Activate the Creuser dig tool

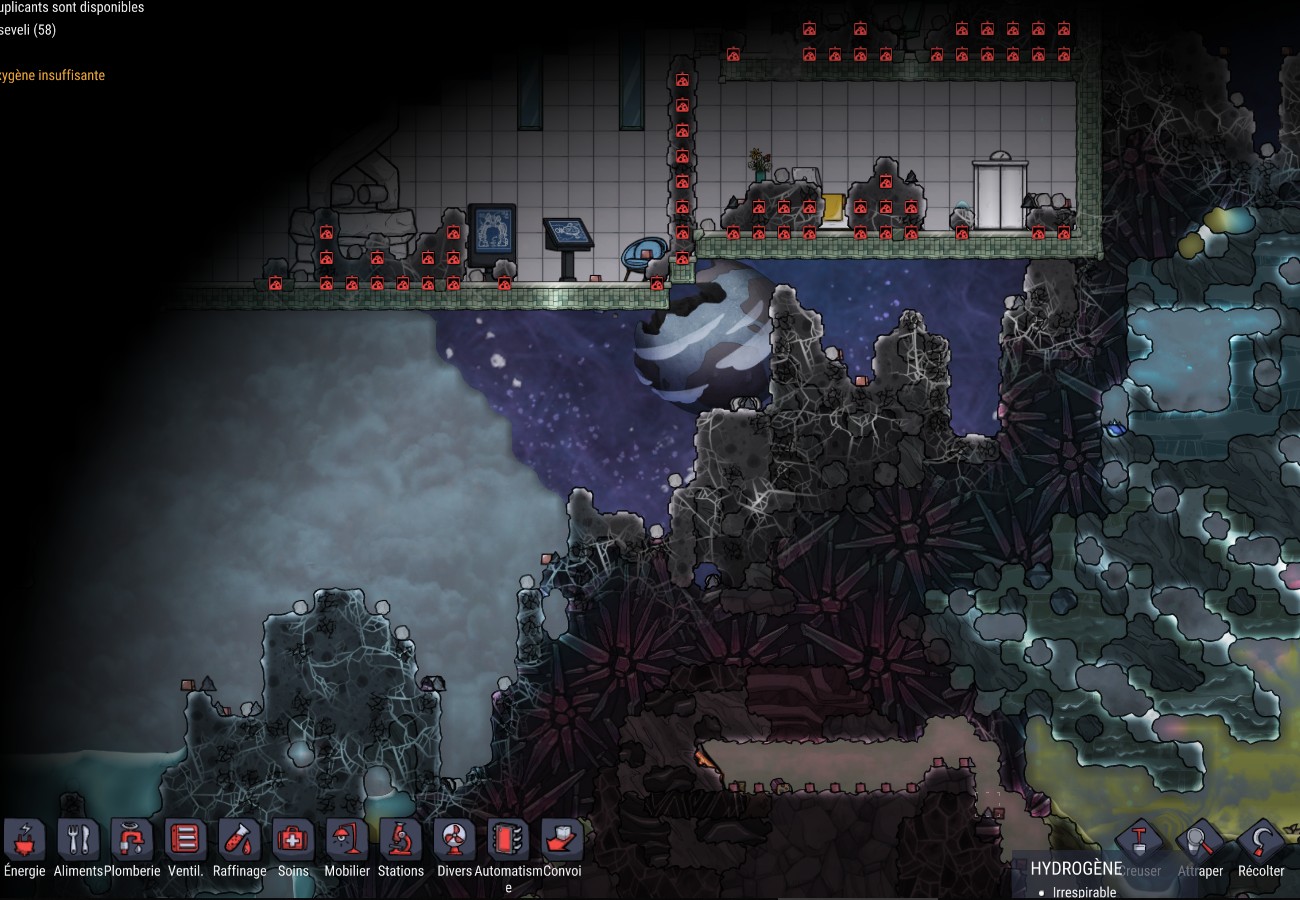click(1140, 845)
